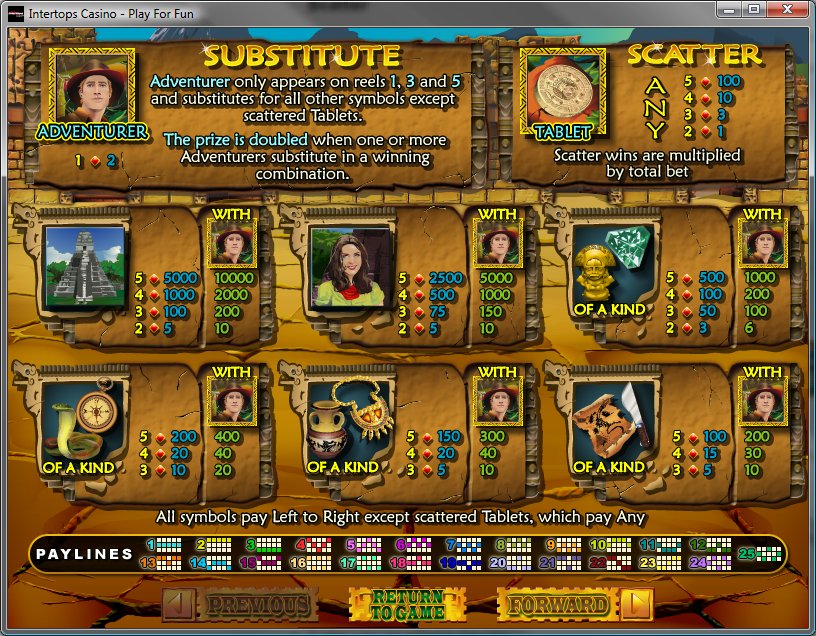
Task: Close the Intertops Casino window
Action: (788, 10)
